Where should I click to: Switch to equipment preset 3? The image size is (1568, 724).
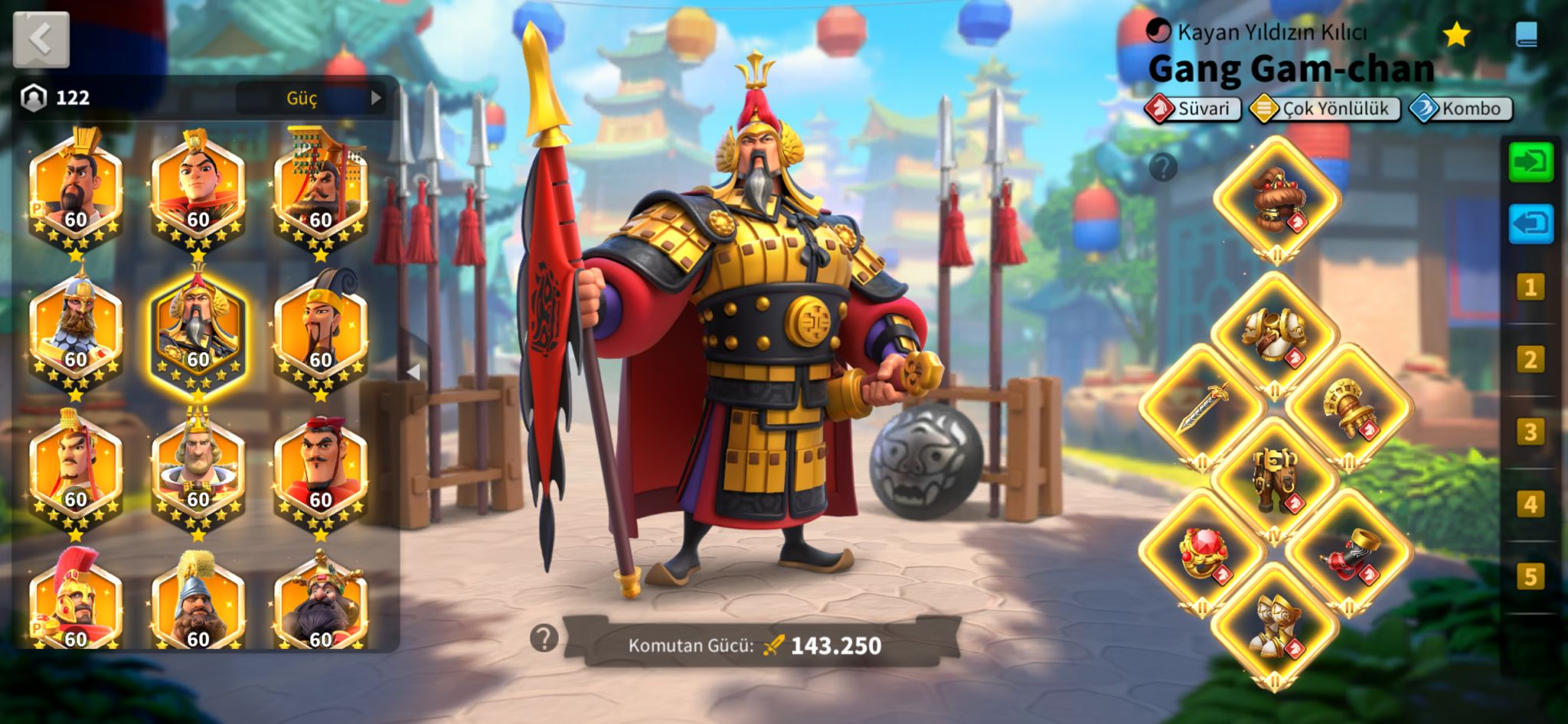(x=1530, y=432)
